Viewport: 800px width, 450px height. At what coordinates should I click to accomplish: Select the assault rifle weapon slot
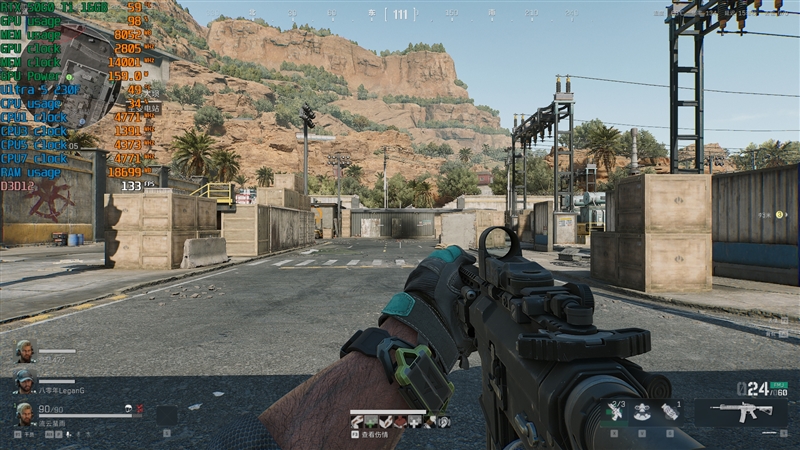733,412
